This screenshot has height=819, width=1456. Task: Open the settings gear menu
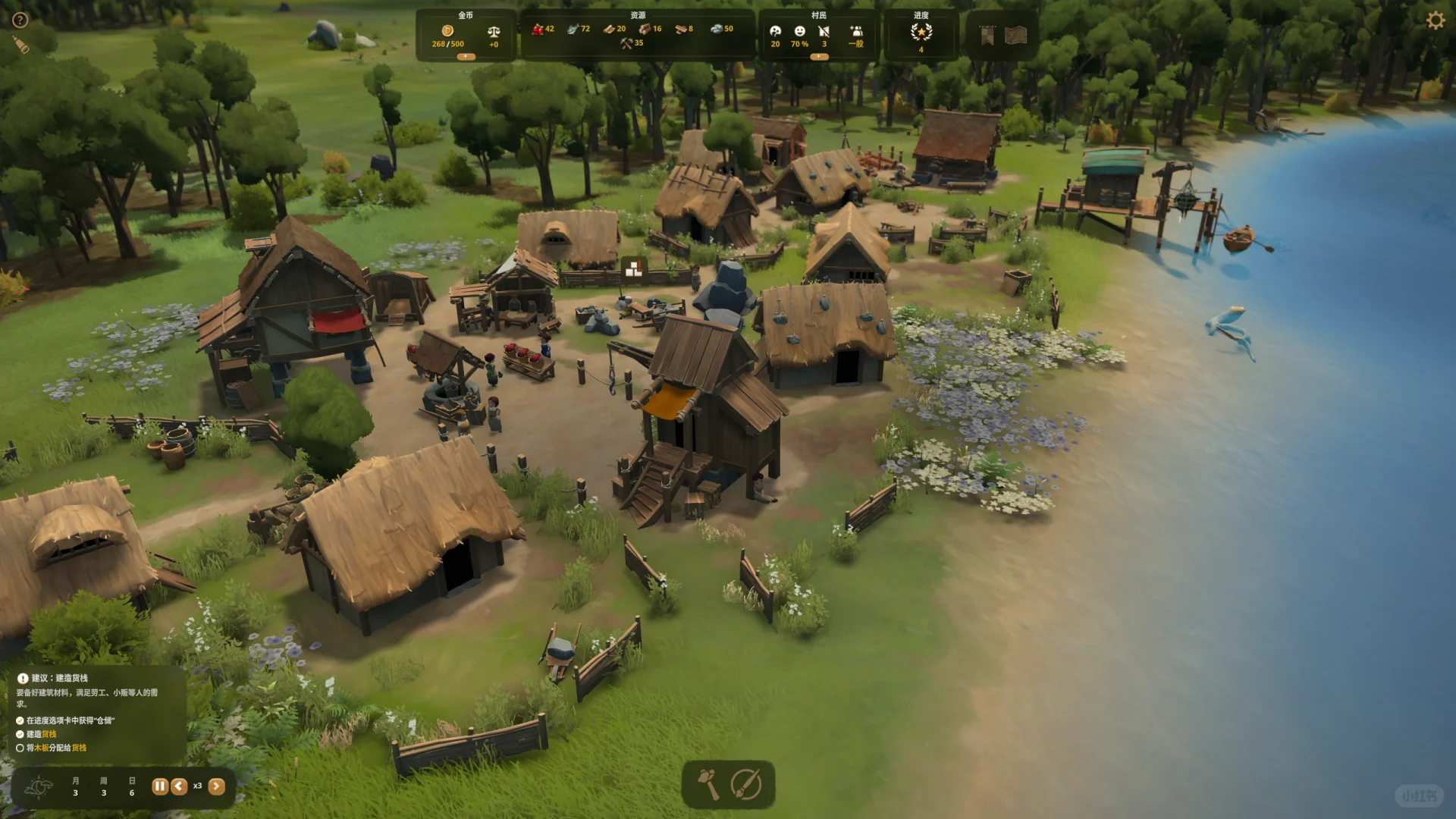[x=1436, y=20]
